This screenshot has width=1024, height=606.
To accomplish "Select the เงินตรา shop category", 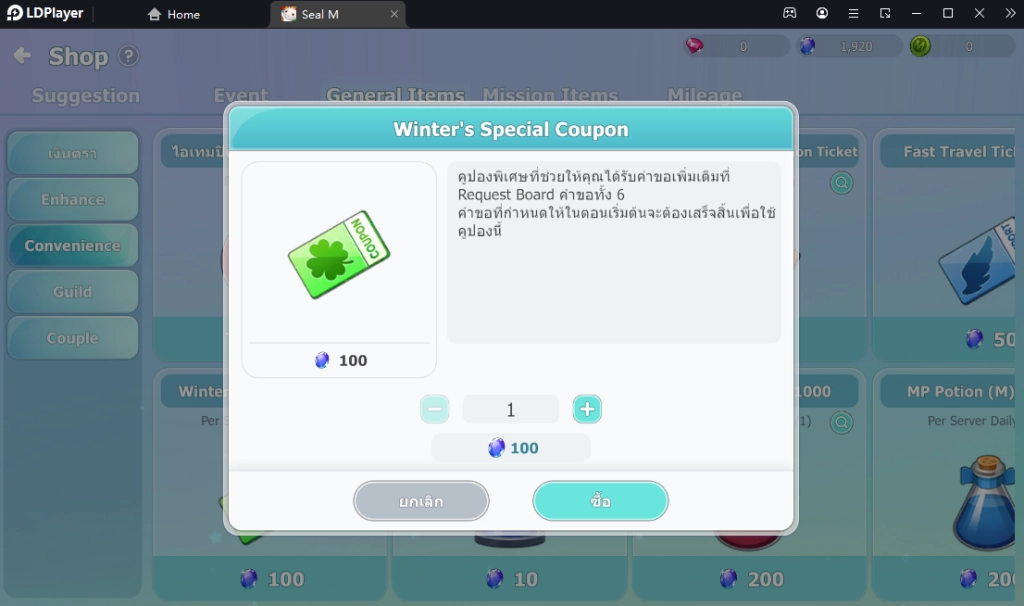I will 72,154.
